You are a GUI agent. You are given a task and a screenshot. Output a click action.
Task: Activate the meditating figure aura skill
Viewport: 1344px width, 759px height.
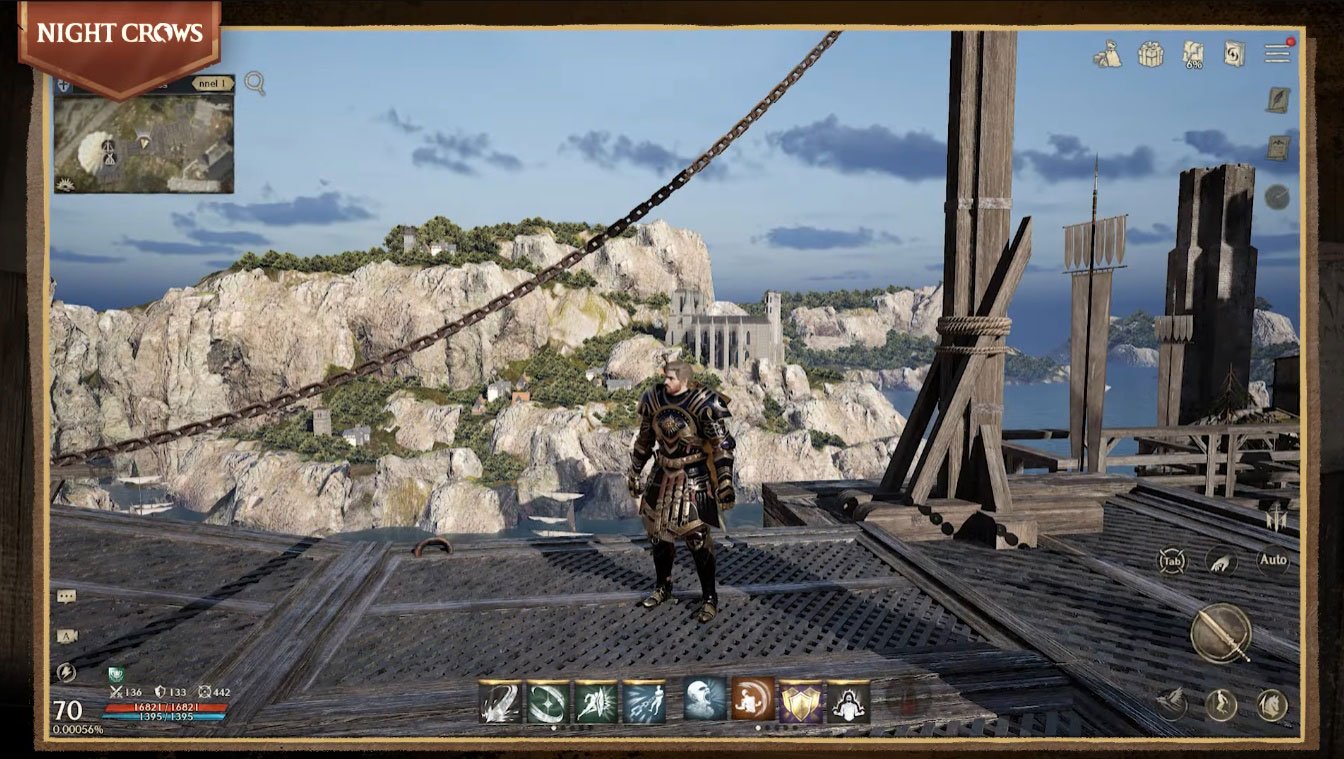coord(848,701)
